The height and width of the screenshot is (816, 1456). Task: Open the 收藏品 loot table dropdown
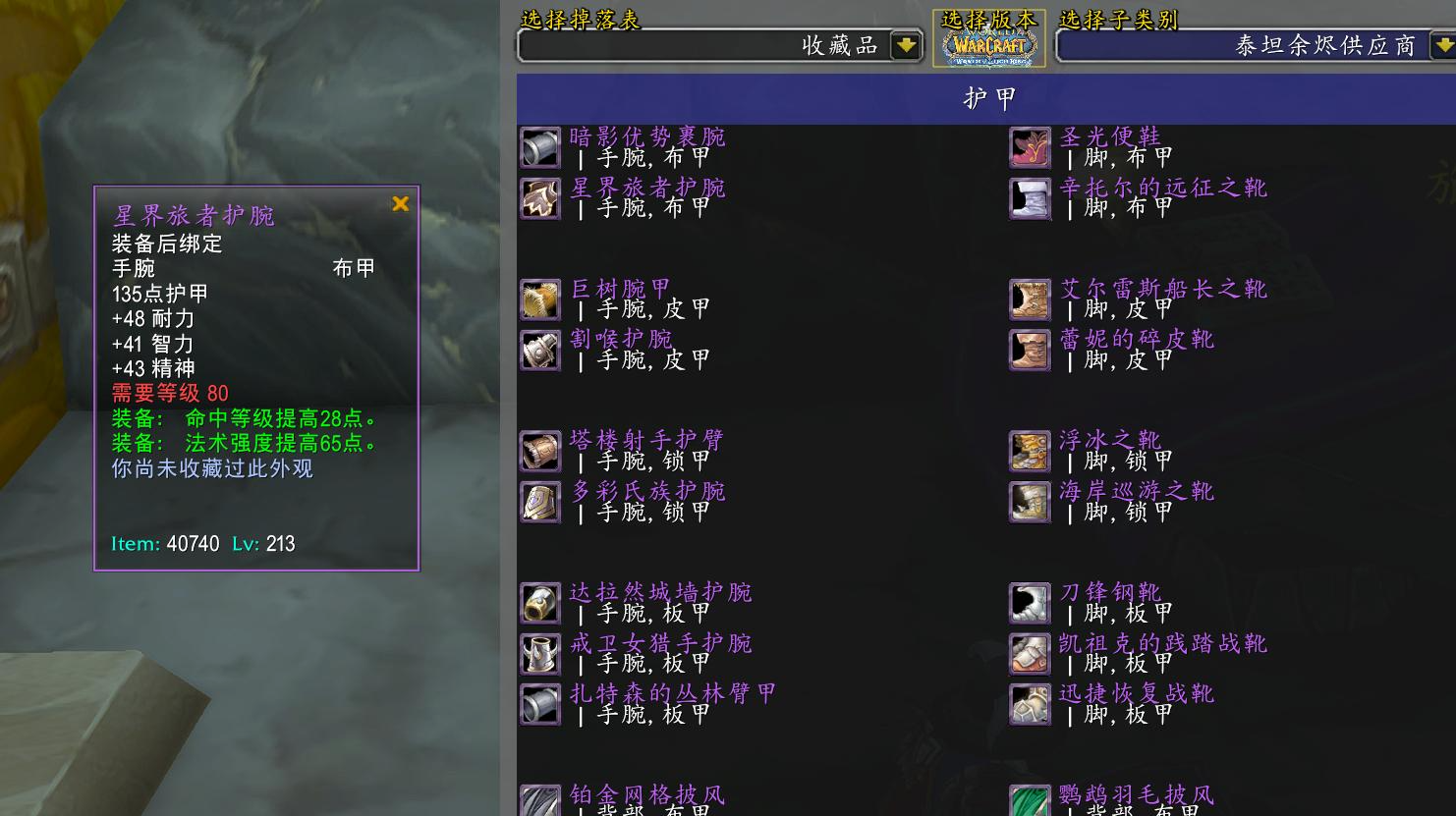905,45
